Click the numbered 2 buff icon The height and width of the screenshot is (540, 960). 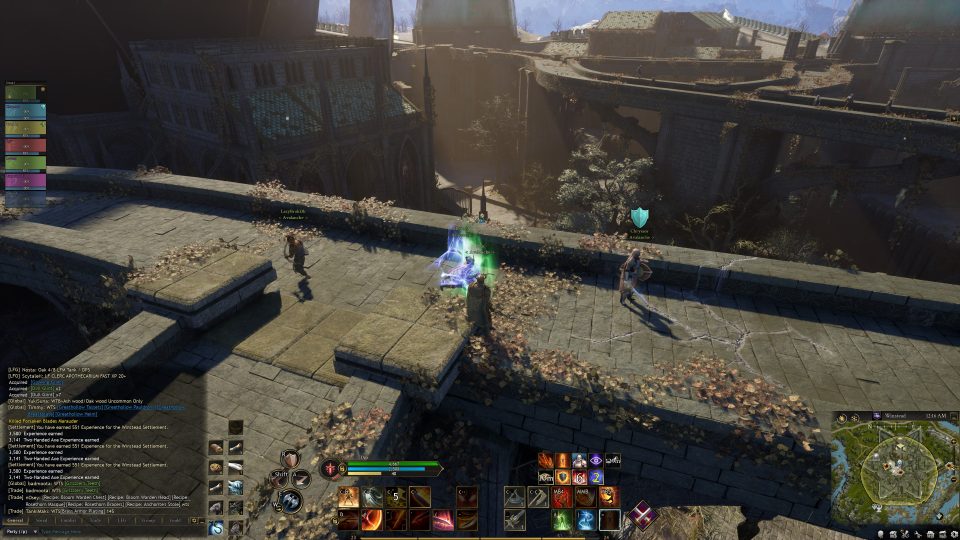point(596,477)
